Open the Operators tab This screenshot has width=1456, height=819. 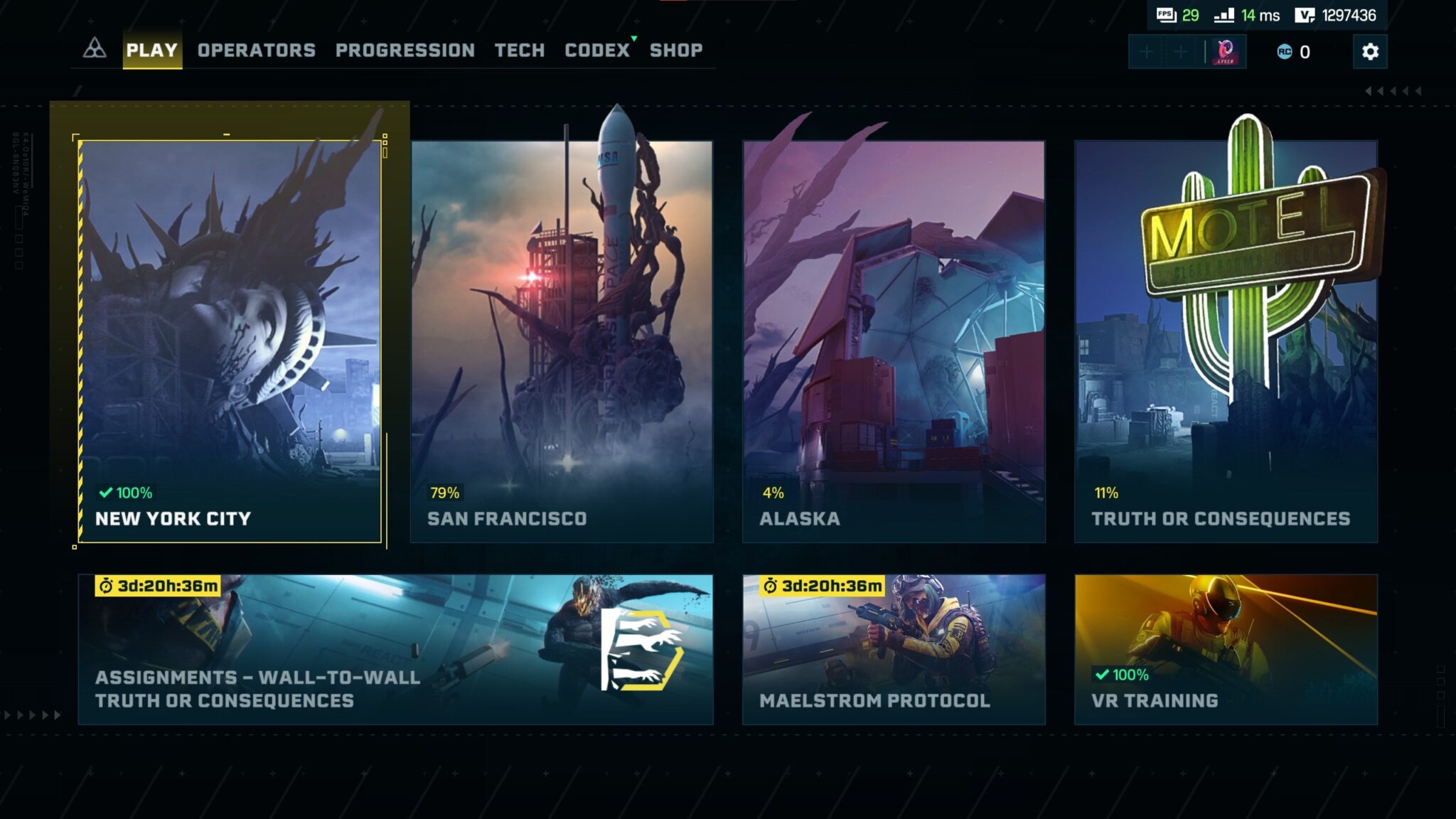click(x=256, y=50)
